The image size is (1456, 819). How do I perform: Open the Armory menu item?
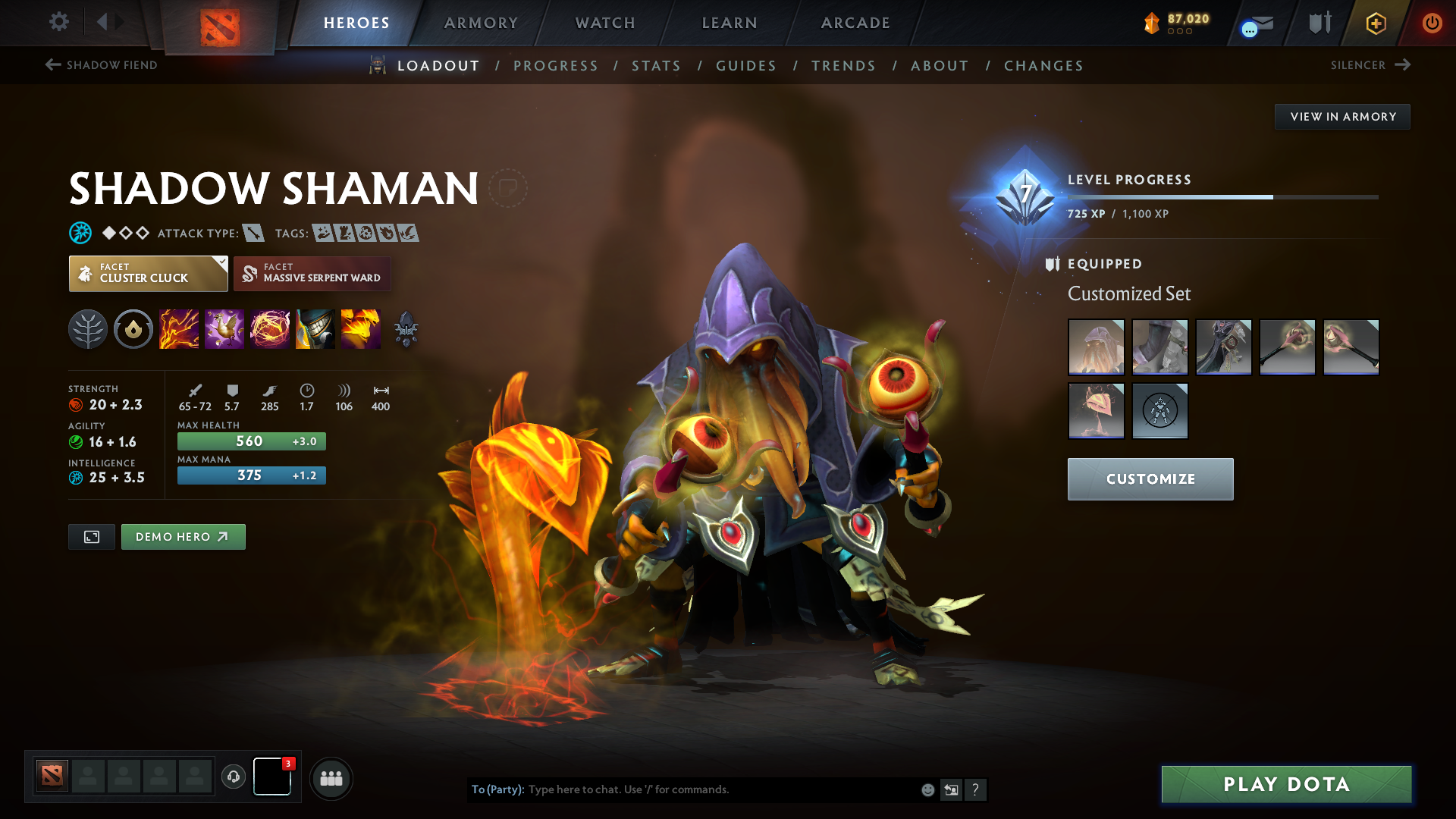(x=481, y=23)
